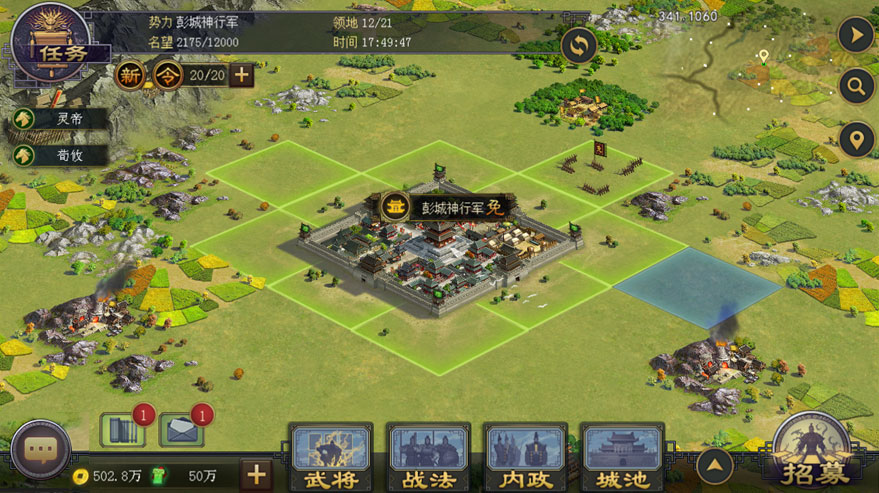This screenshot has width=879, height=493.
Task: Open the minimap overview
Action: [x=760, y=60]
